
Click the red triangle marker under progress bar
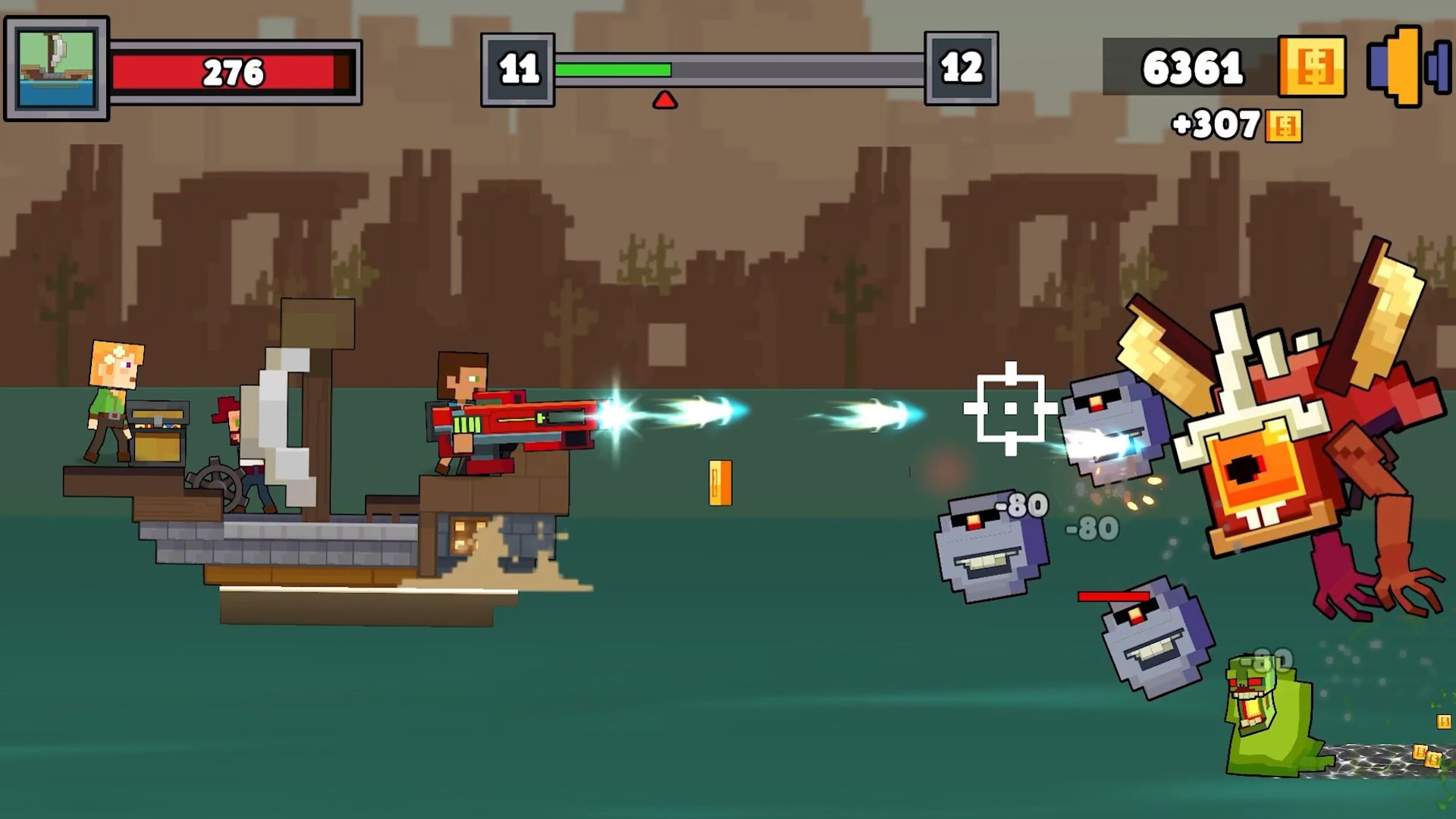click(x=667, y=99)
